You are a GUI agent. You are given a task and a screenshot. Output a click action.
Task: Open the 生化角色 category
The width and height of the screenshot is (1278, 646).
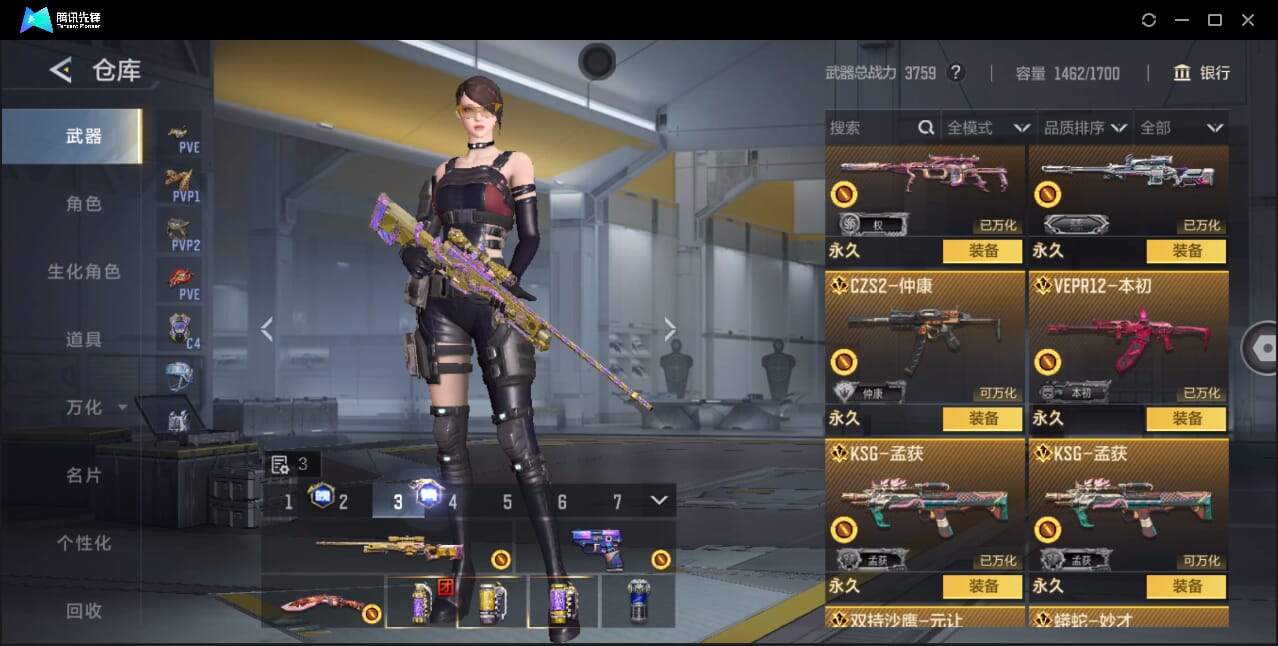pos(84,272)
